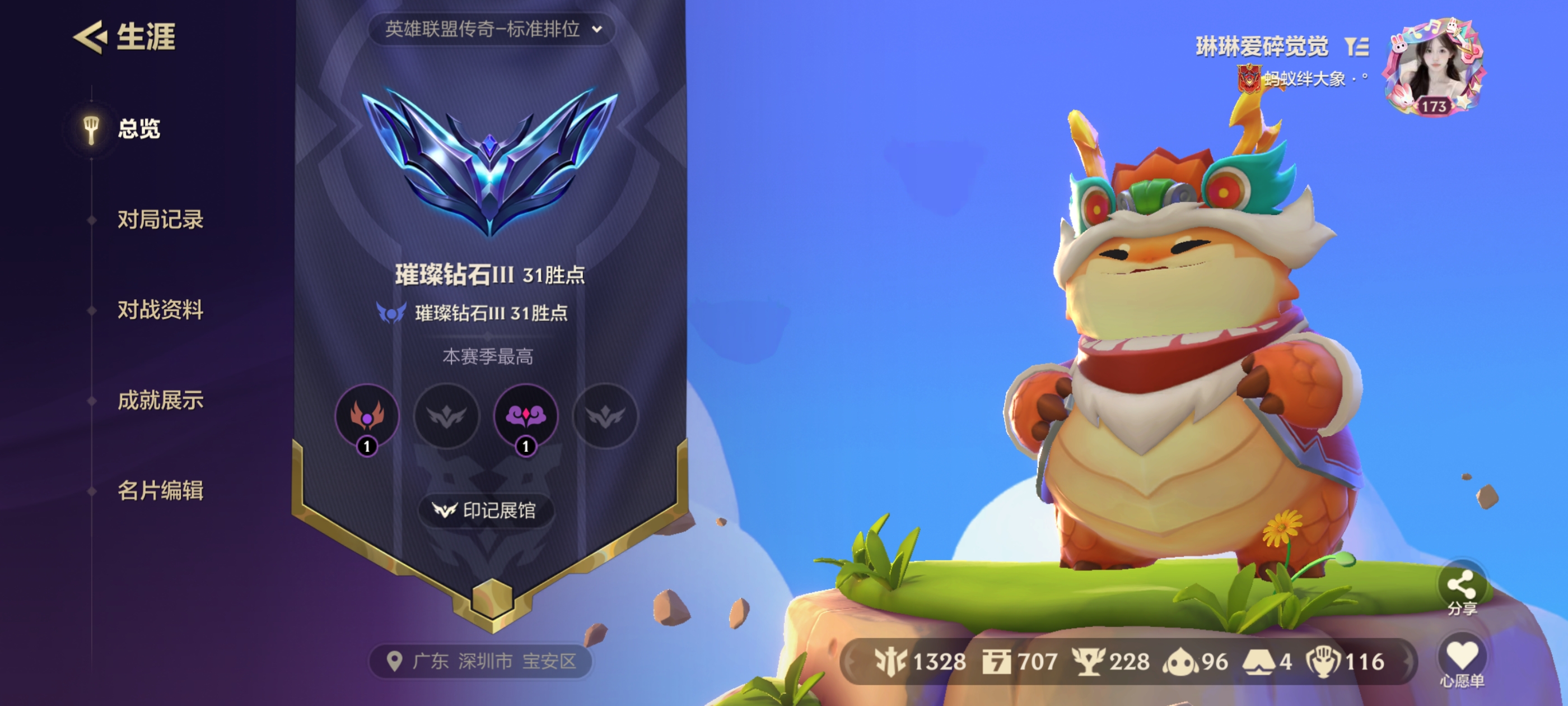
Task: Open the 对战资料 section
Action: [161, 310]
